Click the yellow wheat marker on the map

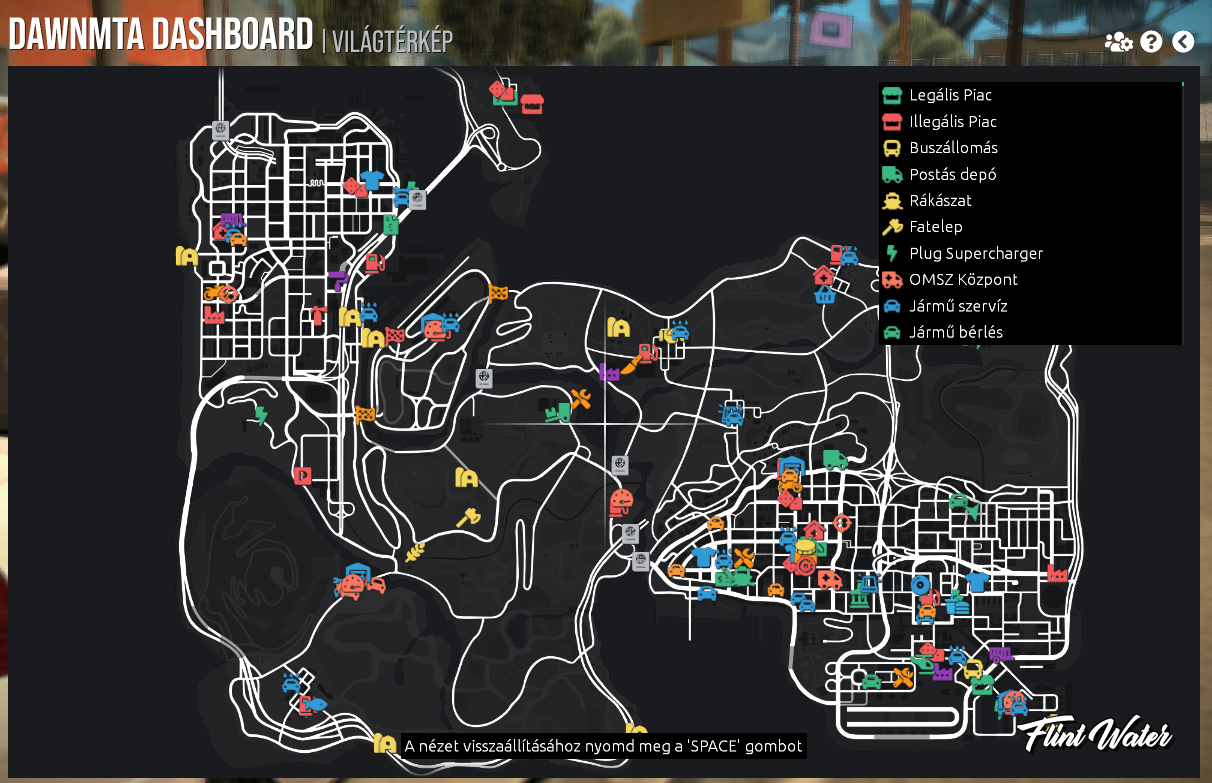coord(414,553)
